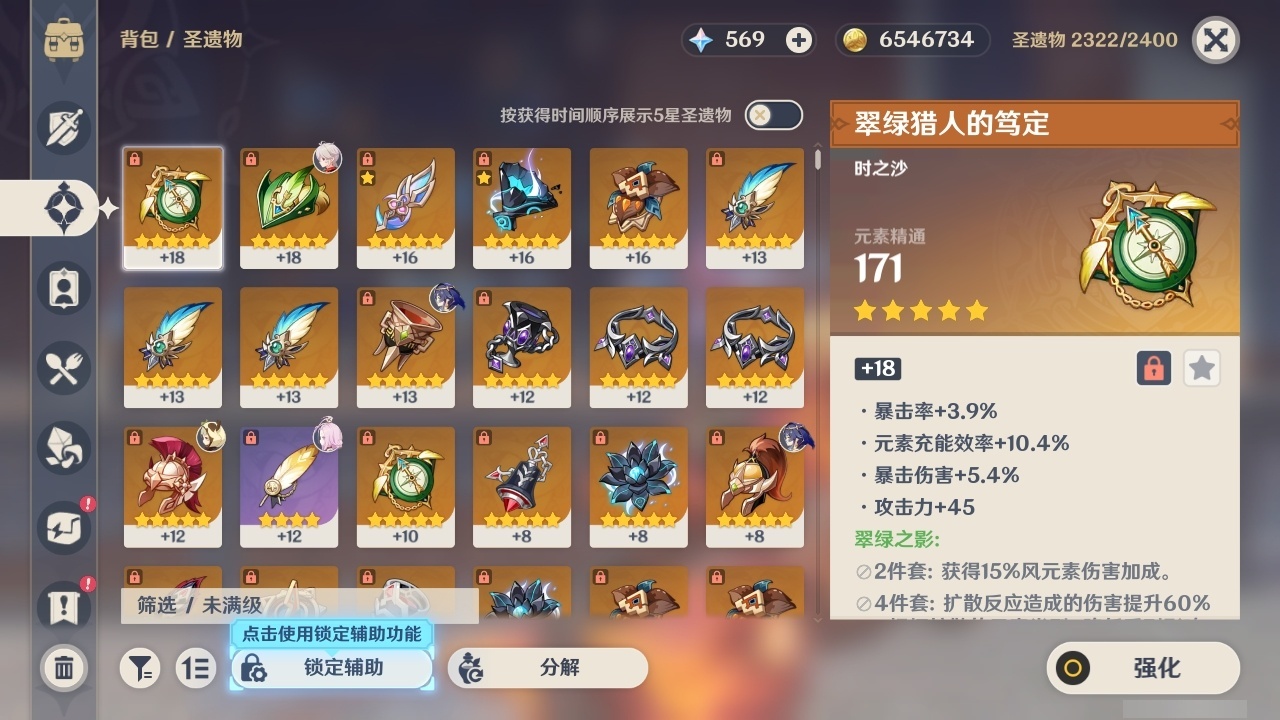The image size is (1280, 720).
Task: Select the weapons category sword icon in sidebar
Action: [63, 127]
